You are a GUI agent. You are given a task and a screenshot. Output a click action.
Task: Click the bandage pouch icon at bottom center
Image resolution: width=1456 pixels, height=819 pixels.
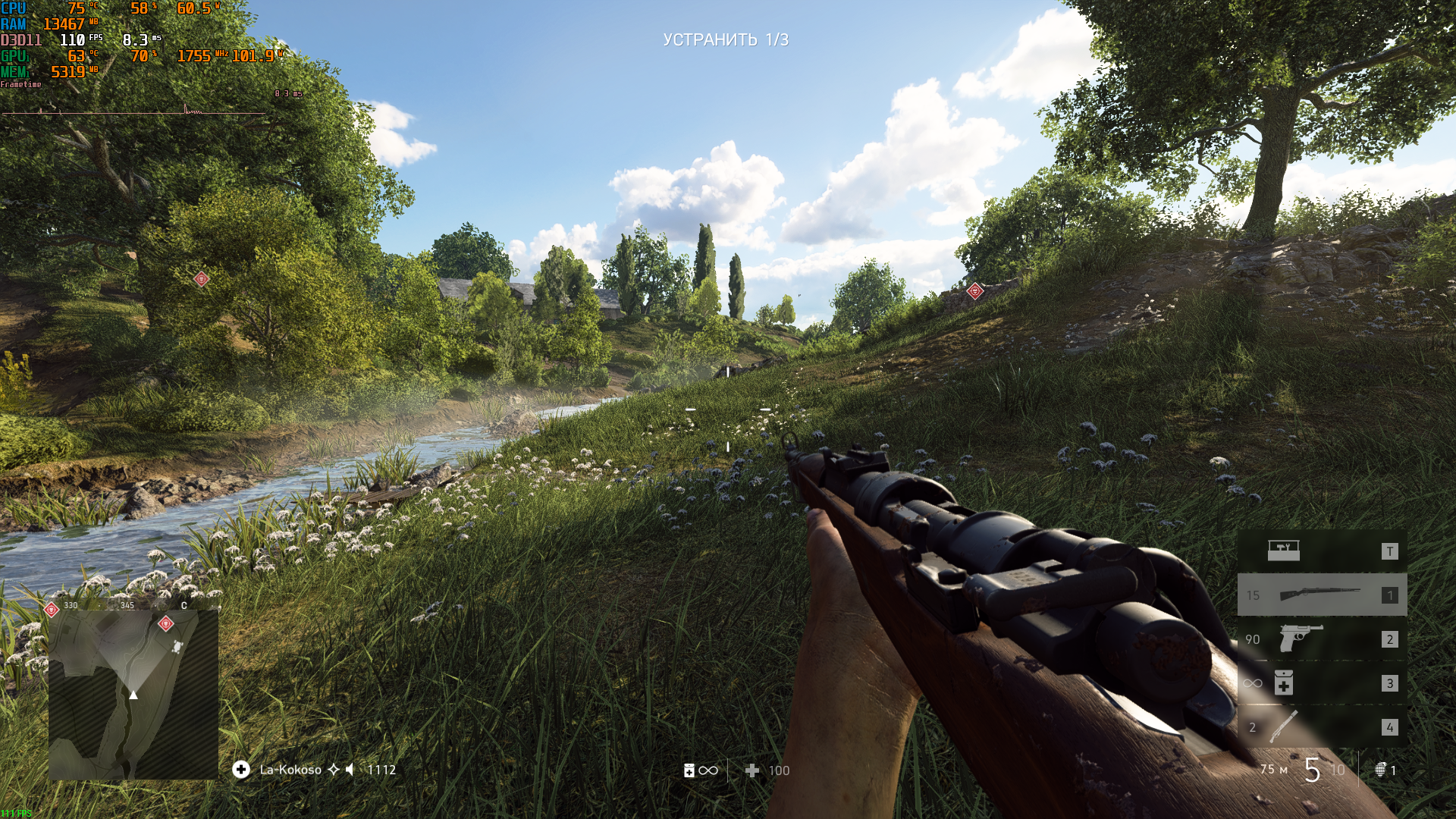tap(689, 770)
